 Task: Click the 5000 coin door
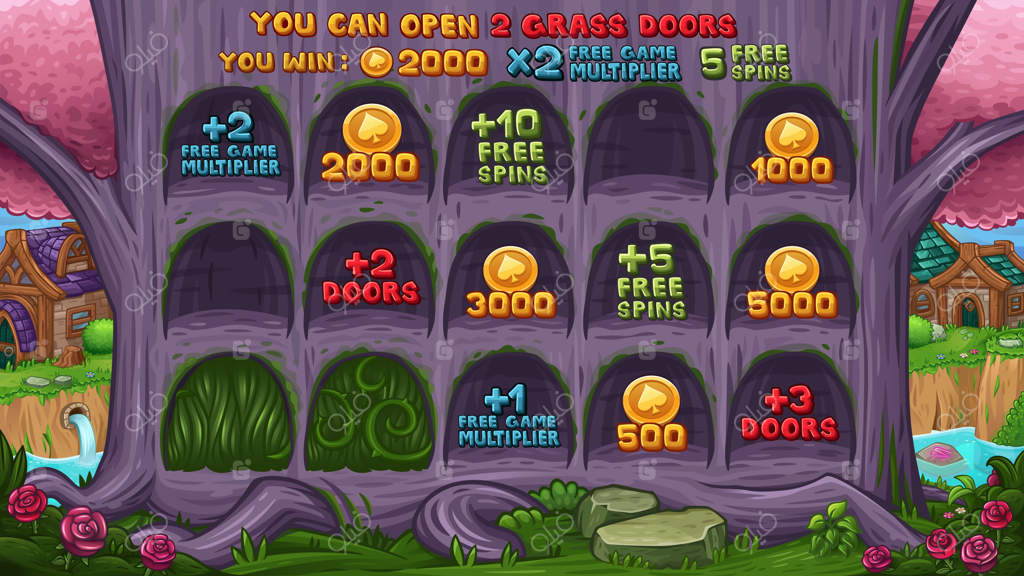coord(792,283)
